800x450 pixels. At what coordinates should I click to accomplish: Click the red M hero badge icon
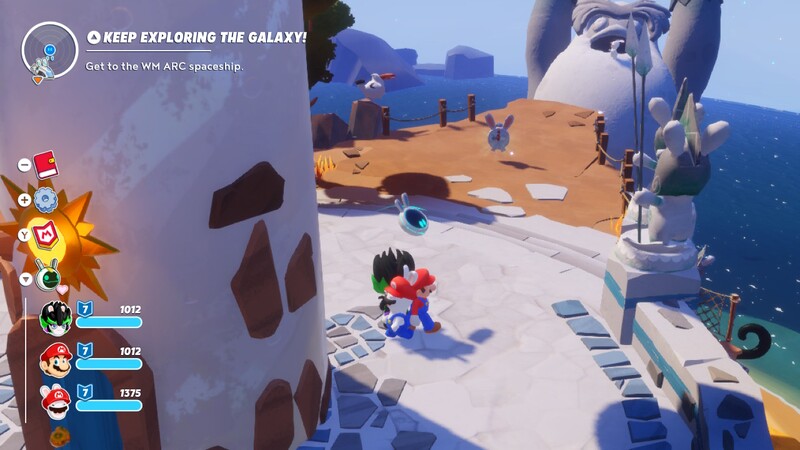coord(46,236)
